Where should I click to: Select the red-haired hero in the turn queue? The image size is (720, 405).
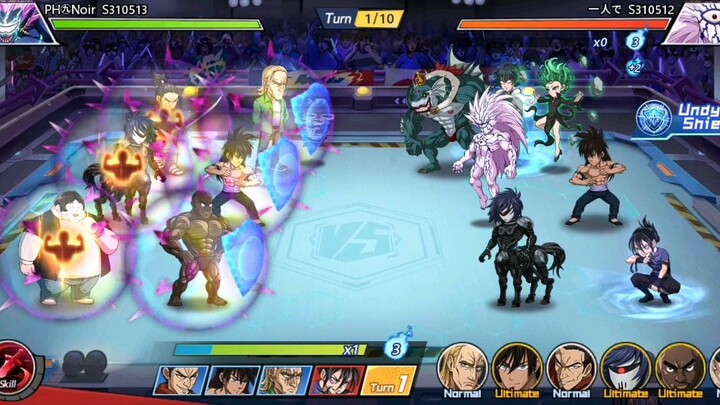[x=335, y=380]
